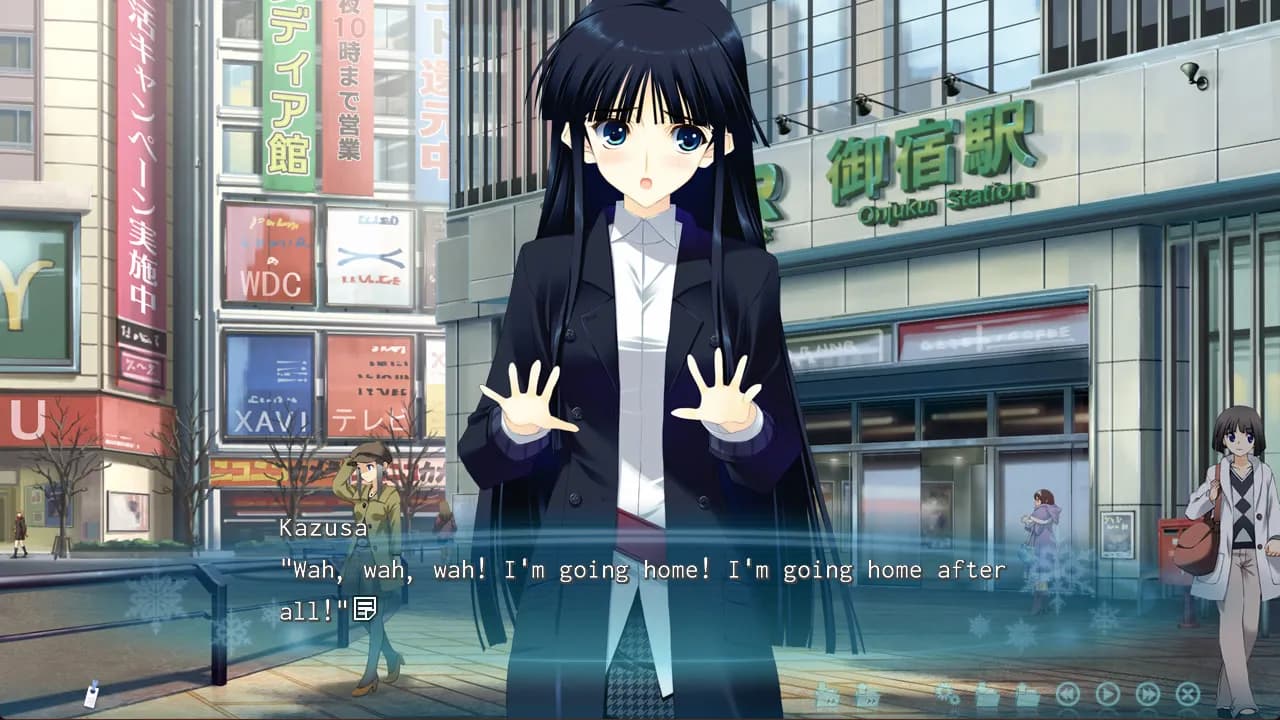1280x720 pixels.
Task: Click the dialogue text to advance
Action: [x=640, y=570]
